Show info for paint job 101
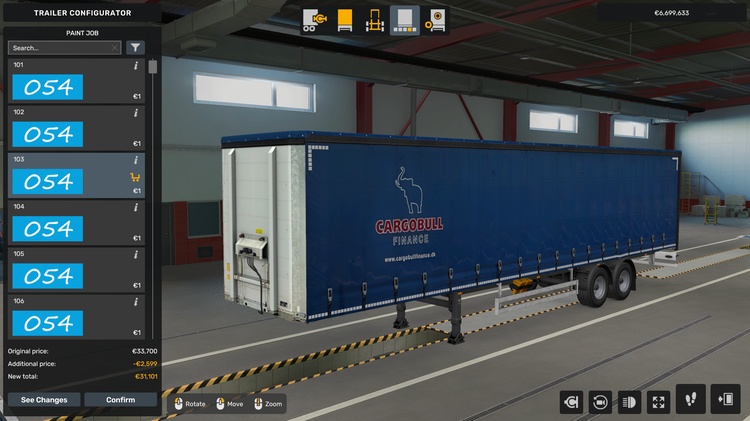Image resolution: width=750 pixels, height=421 pixels. [x=136, y=66]
